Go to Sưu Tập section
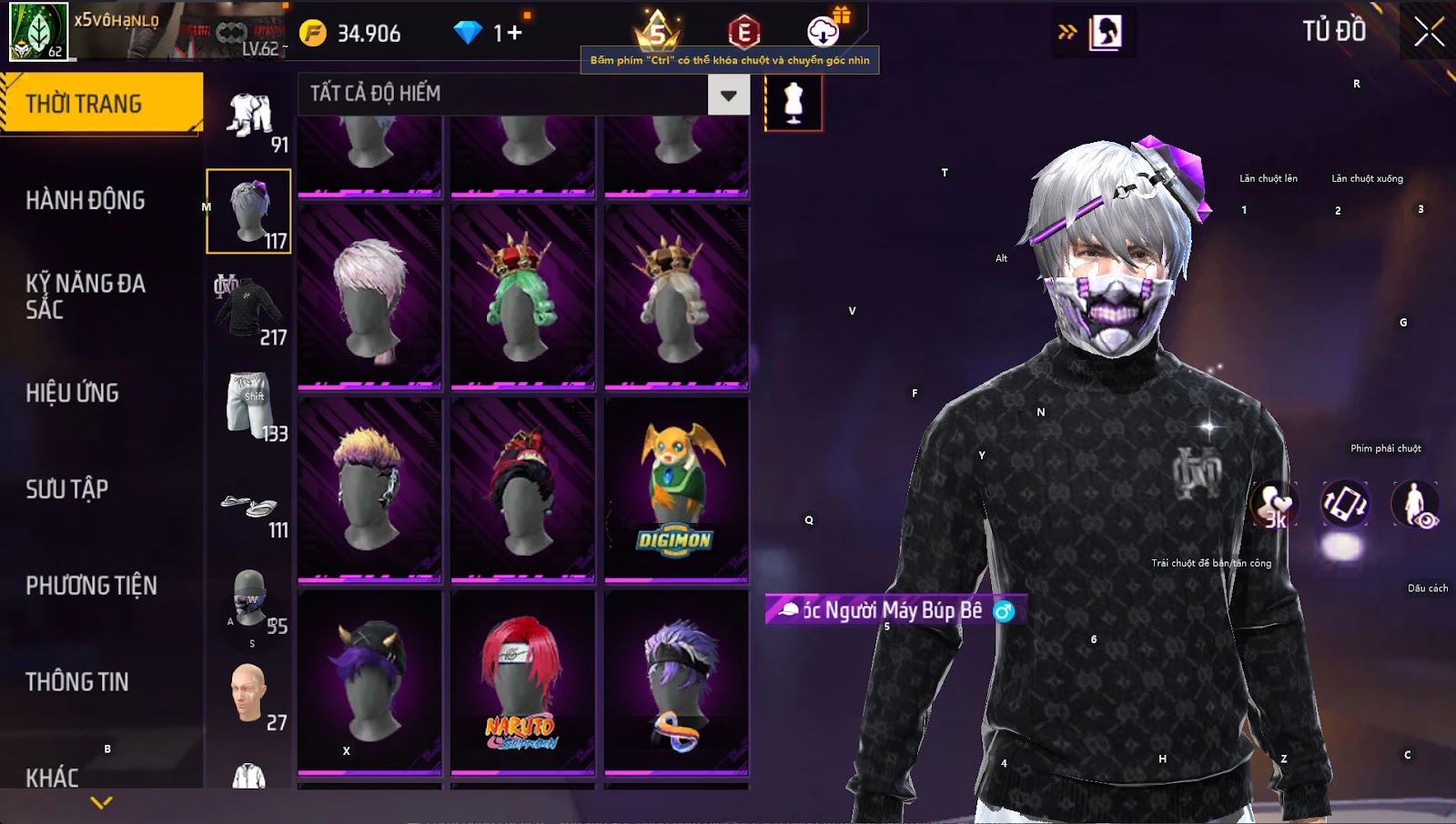 coord(67,489)
